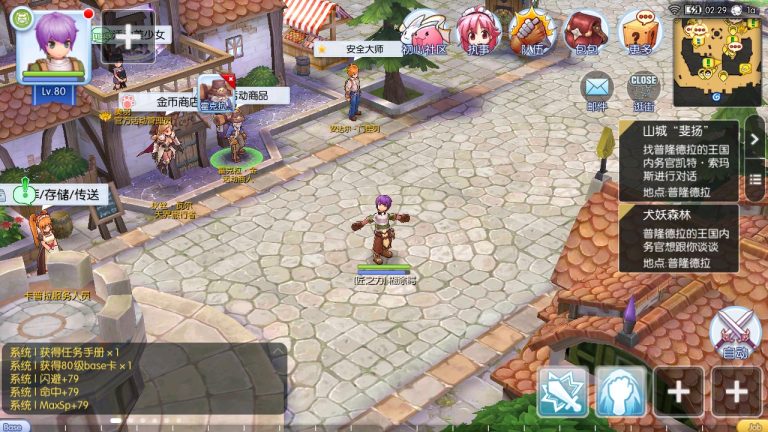
Task: Open the 队伍 team menu
Action: (x=533, y=33)
